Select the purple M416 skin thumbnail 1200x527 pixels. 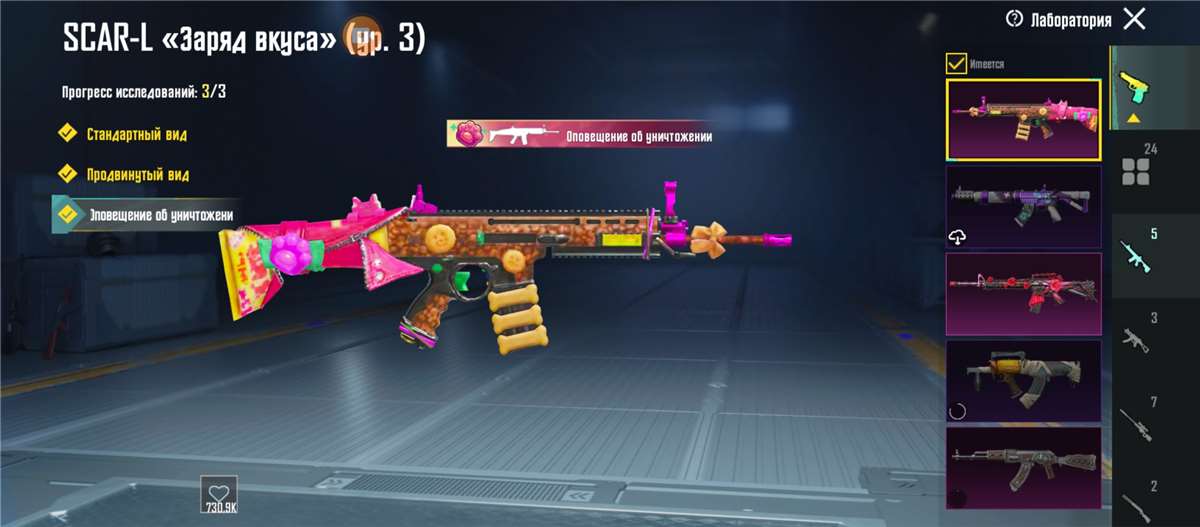coord(1023,206)
